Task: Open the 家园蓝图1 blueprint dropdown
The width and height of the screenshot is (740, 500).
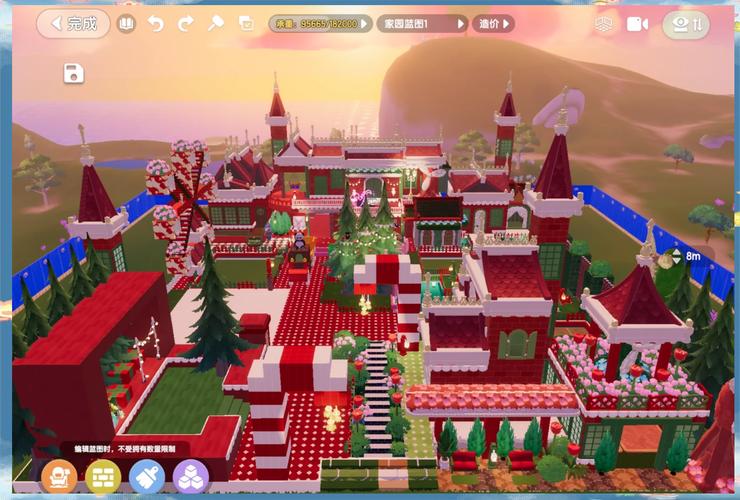Action: coord(421,23)
